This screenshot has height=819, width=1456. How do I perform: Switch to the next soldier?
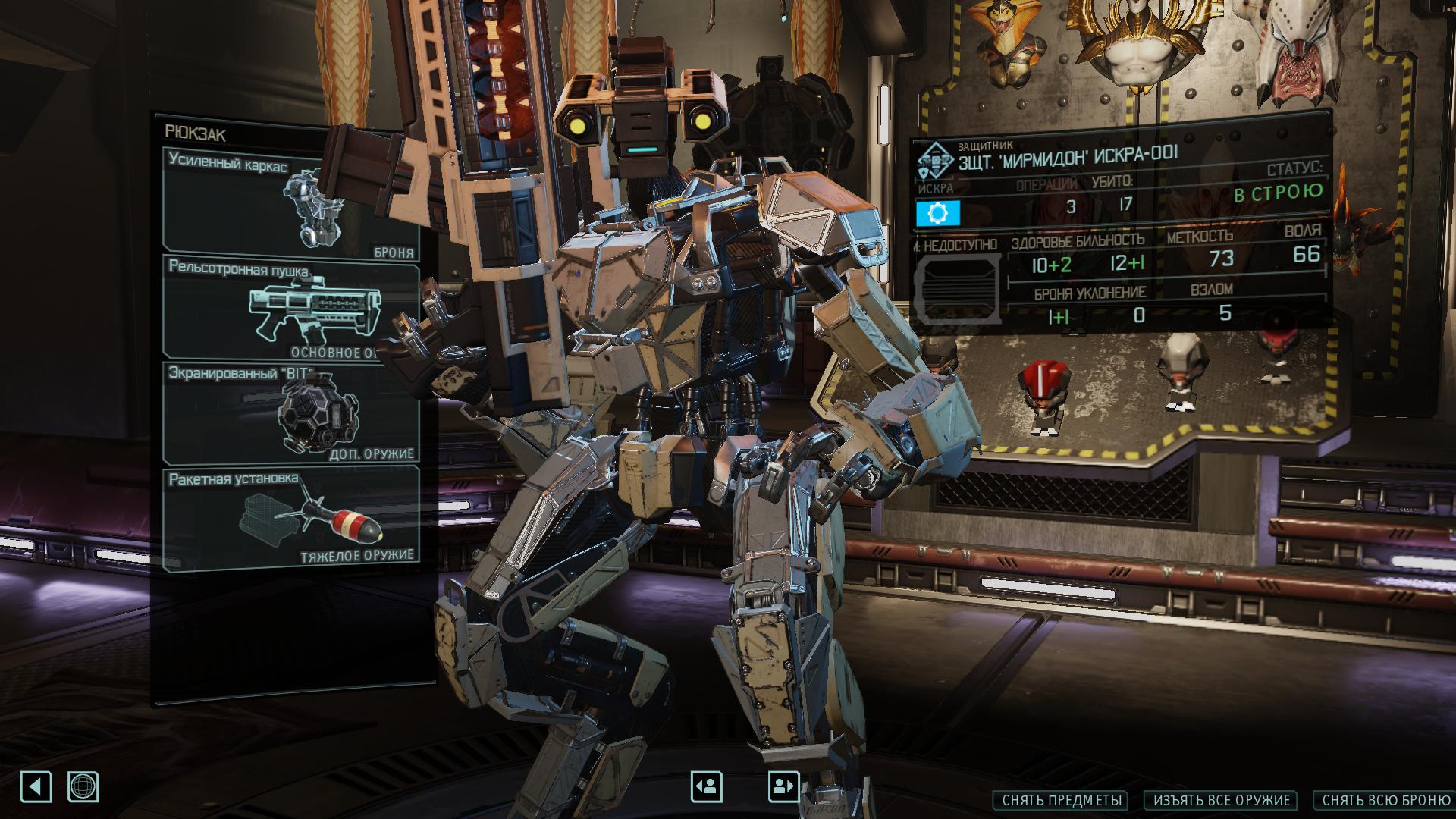click(x=783, y=787)
